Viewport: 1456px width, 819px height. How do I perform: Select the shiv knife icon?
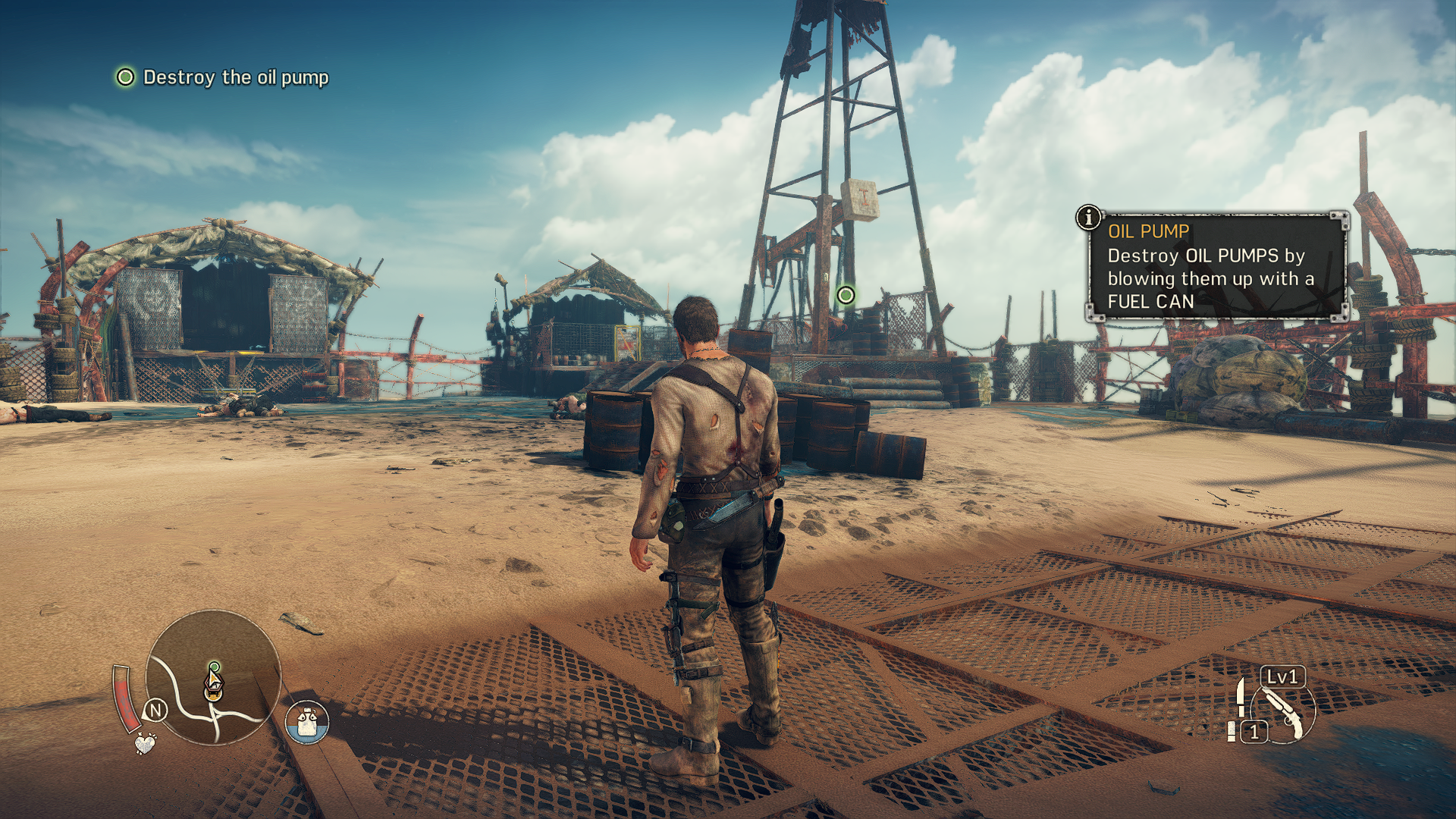coord(1241,696)
